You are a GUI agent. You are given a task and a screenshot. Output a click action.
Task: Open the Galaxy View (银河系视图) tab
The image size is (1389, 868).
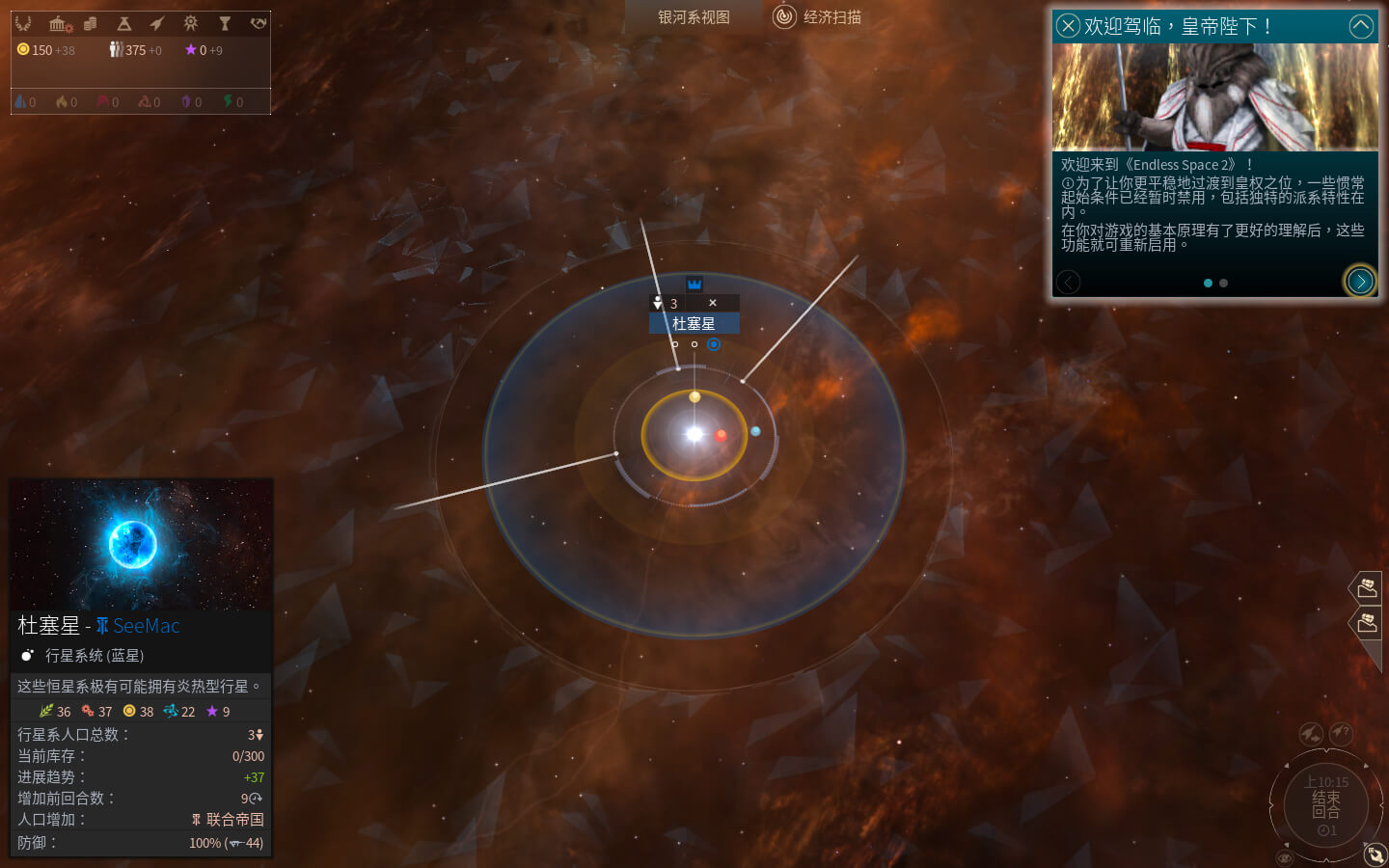(x=694, y=17)
